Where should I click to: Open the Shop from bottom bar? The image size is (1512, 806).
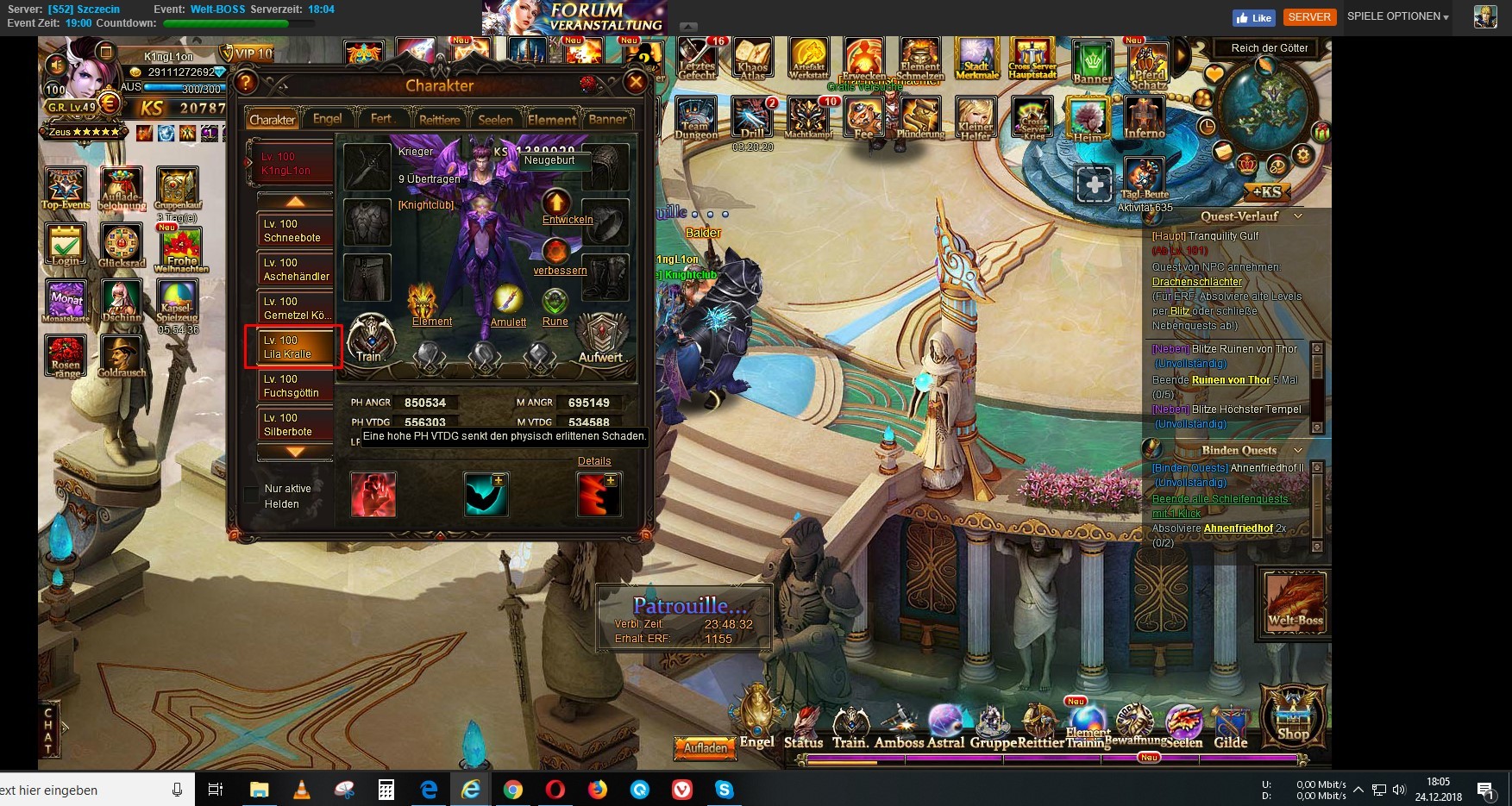pyautogui.click(x=1292, y=714)
